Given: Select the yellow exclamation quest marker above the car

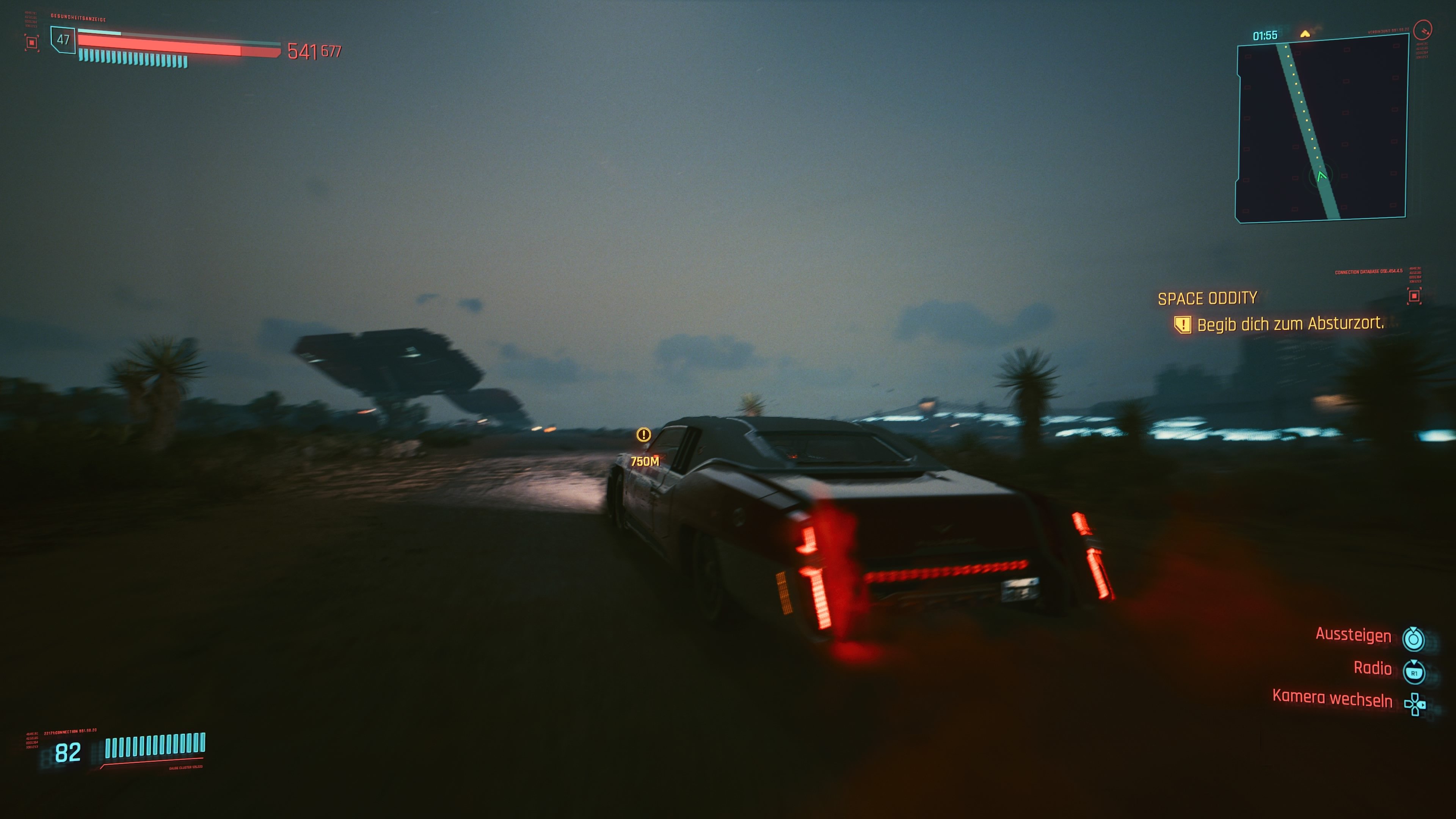Looking at the screenshot, I should pos(644,435).
